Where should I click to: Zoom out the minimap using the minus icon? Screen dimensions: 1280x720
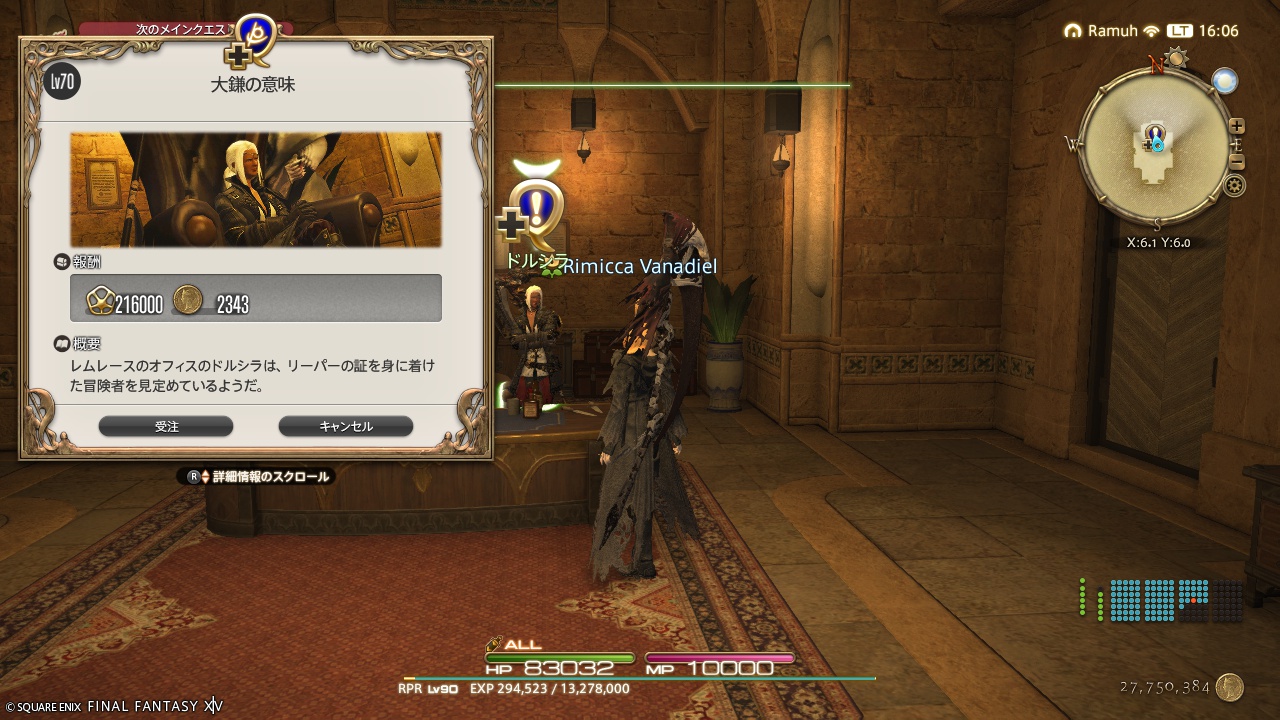[x=1236, y=162]
